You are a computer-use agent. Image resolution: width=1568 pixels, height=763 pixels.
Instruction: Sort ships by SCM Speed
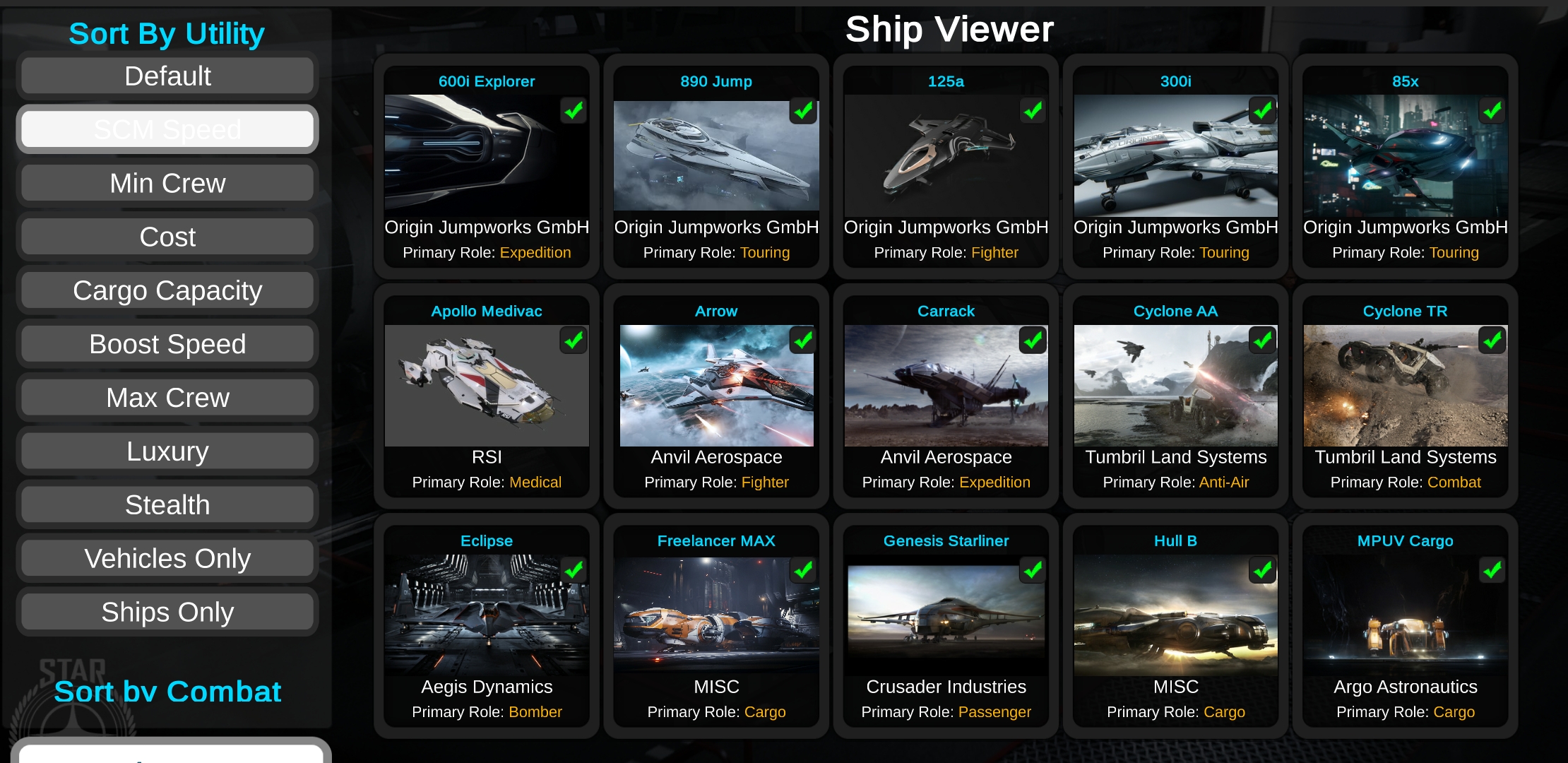click(167, 129)
